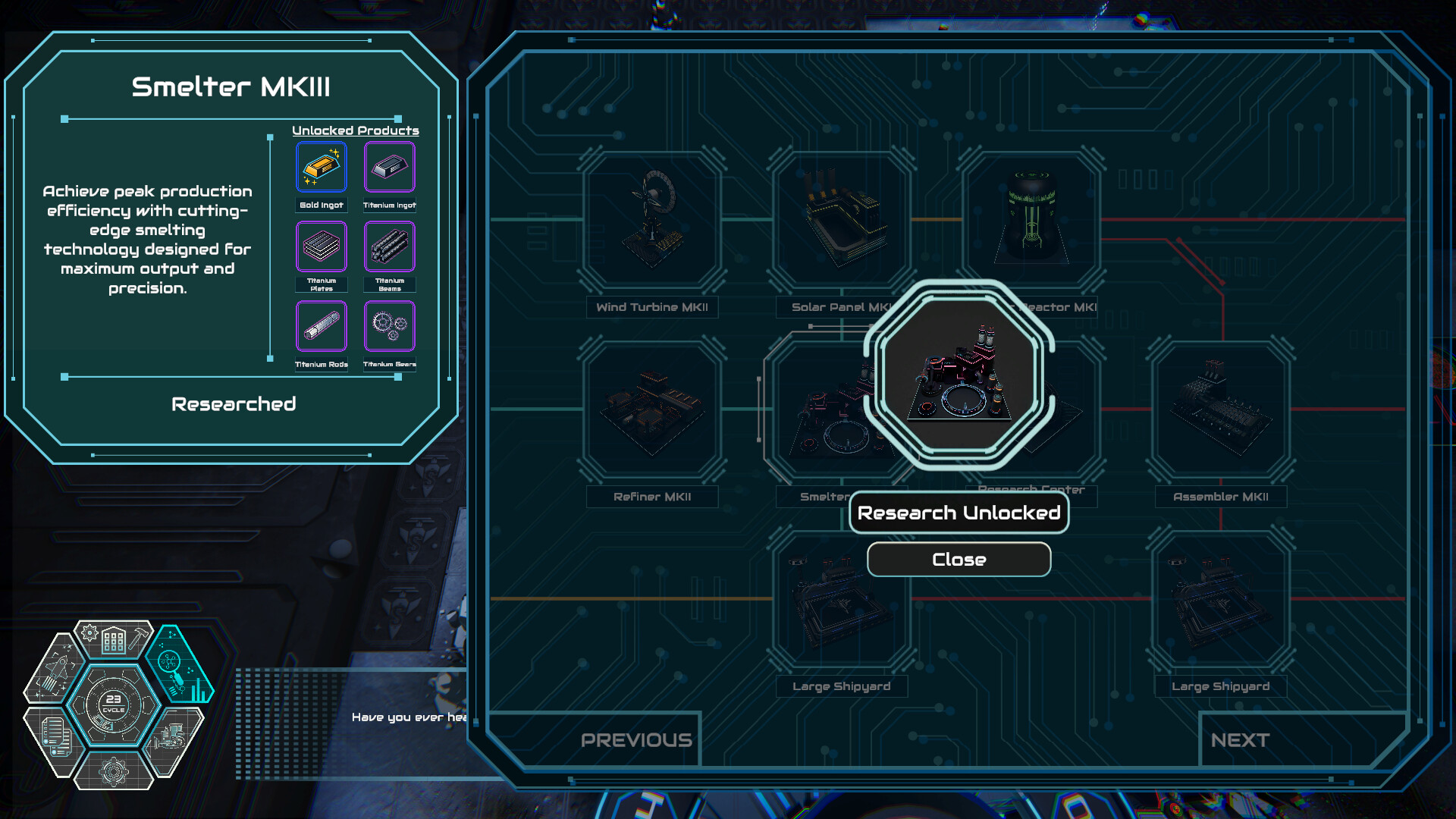This screenshot has width=1456, height=819.
Task: Choose the Titanium Rods product icon
Action: click(322, 327)
